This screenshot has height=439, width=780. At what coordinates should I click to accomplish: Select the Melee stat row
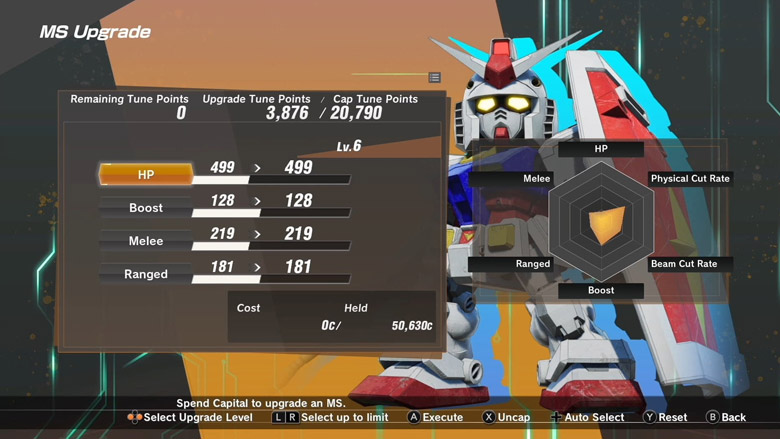[x=146, y=241]
